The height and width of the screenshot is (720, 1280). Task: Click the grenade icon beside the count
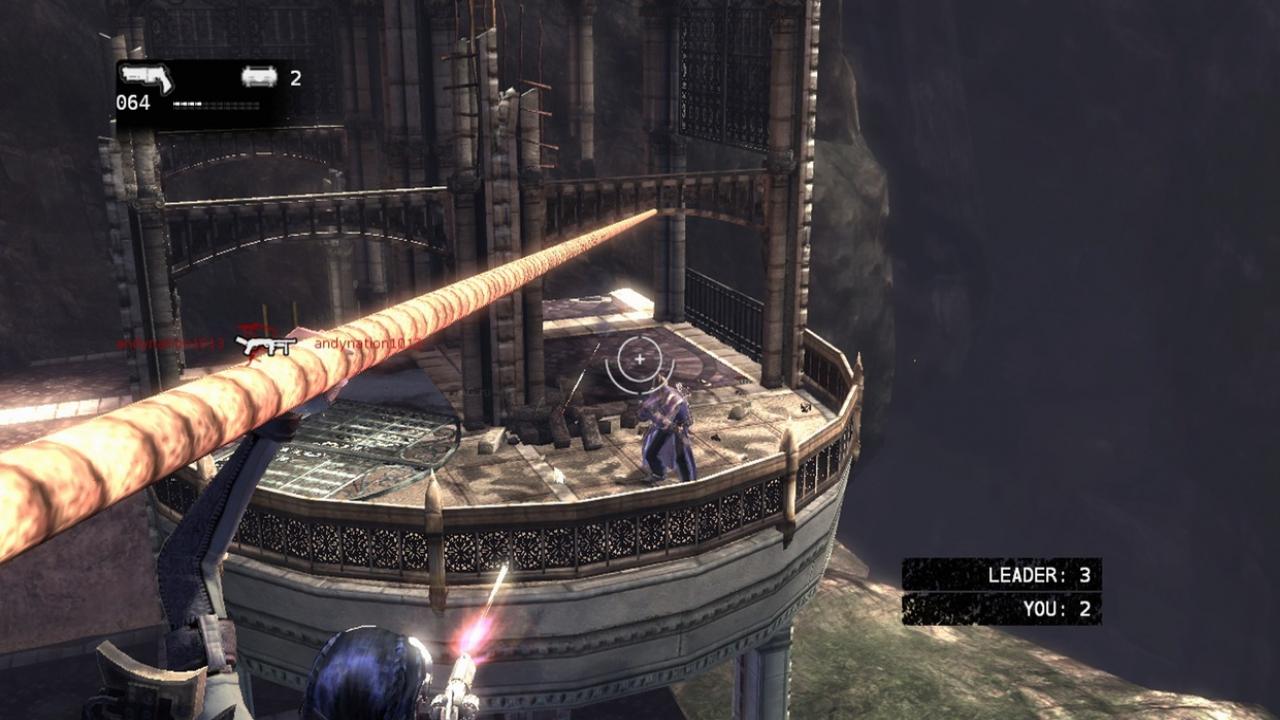259,77
